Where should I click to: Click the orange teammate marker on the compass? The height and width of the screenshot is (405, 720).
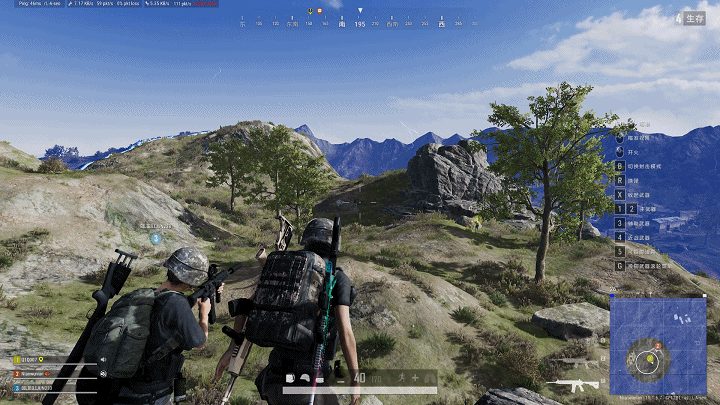point(319,10)
